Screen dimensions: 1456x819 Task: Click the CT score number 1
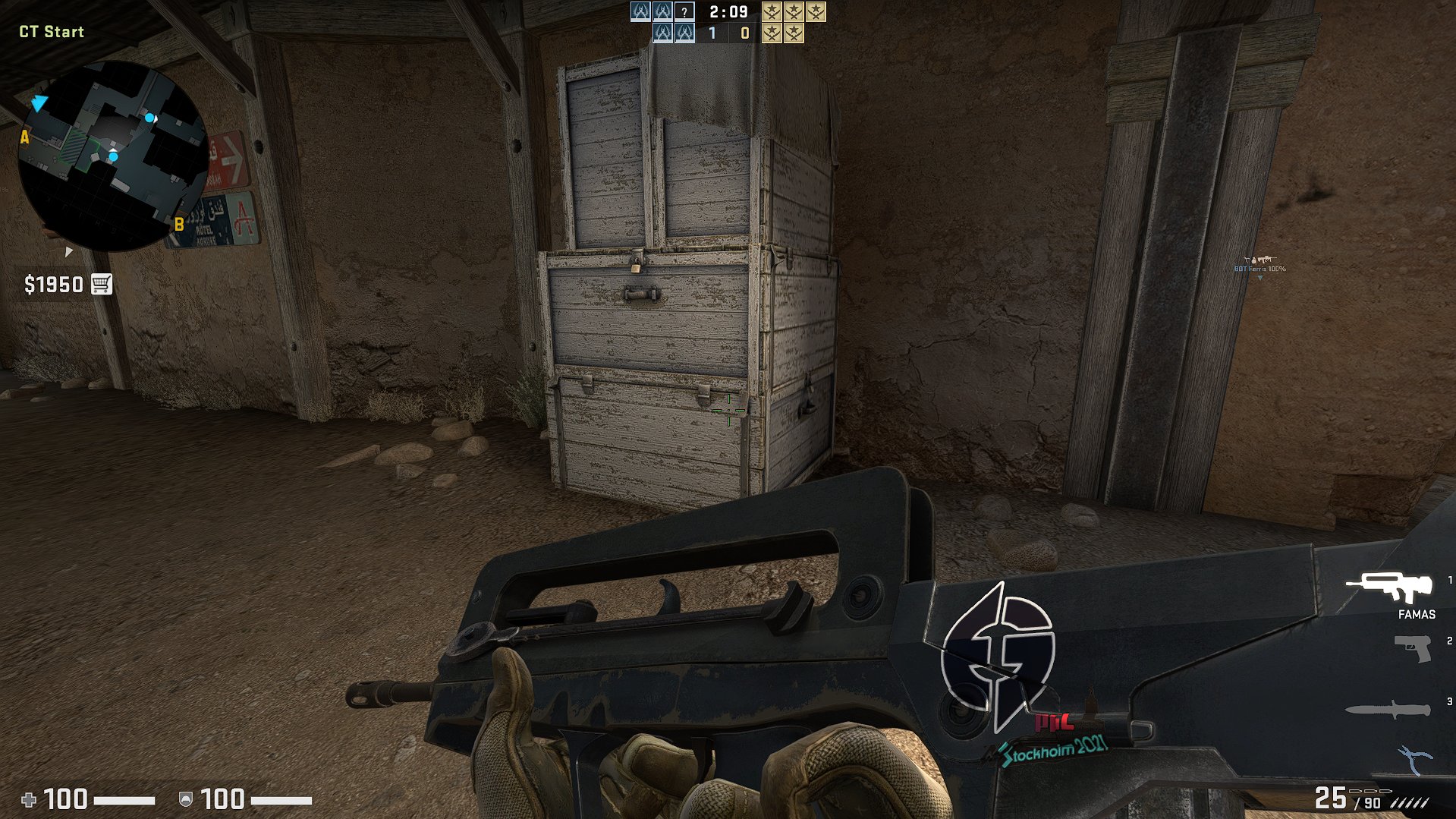coord(712,33)
